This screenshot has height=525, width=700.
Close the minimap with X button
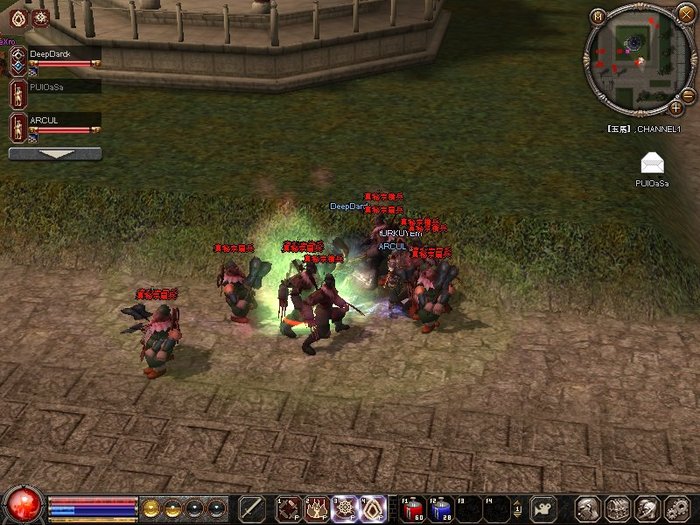coord(684,14)
